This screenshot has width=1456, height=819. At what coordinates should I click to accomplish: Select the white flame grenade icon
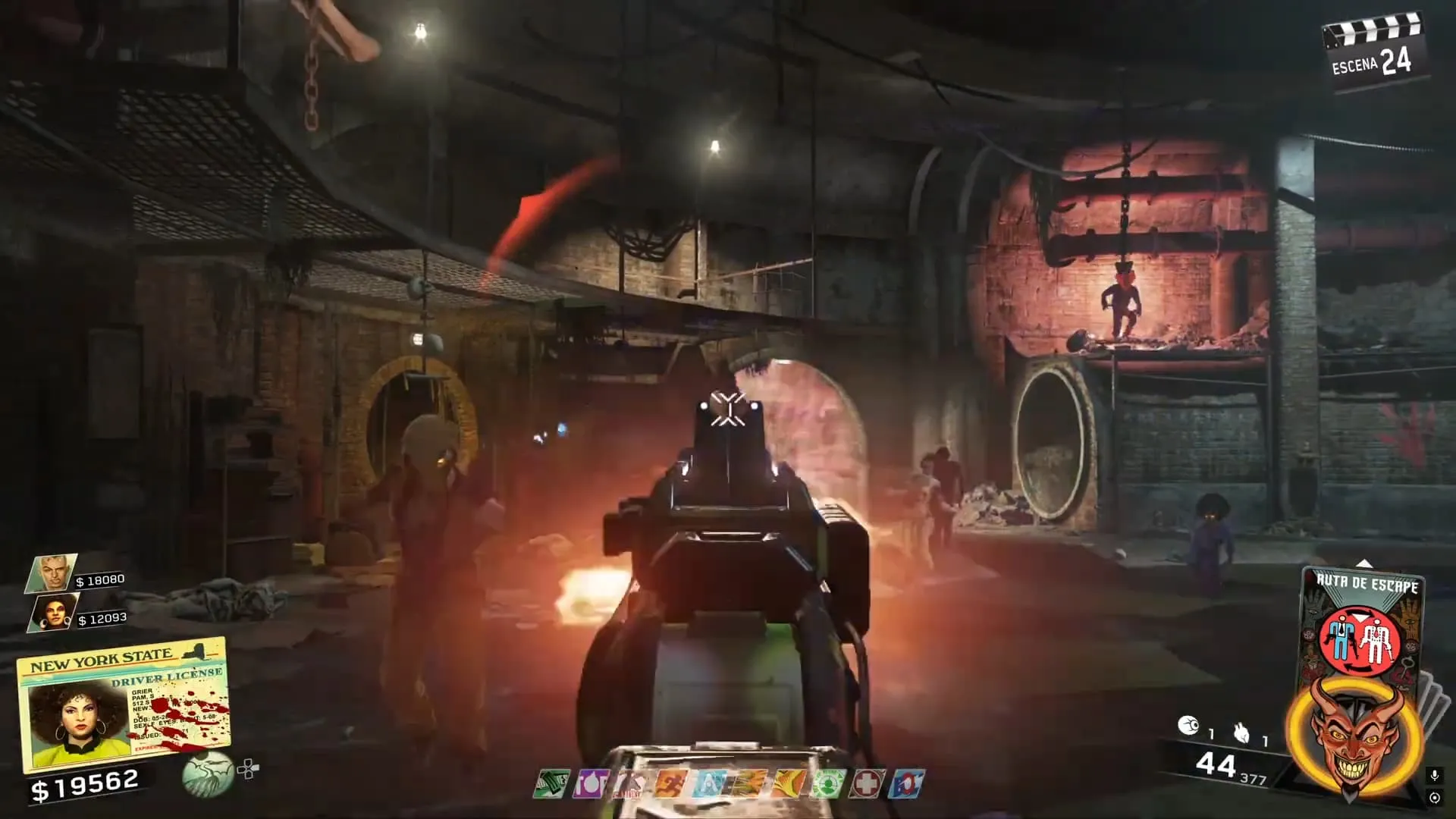coord(1241,733)
